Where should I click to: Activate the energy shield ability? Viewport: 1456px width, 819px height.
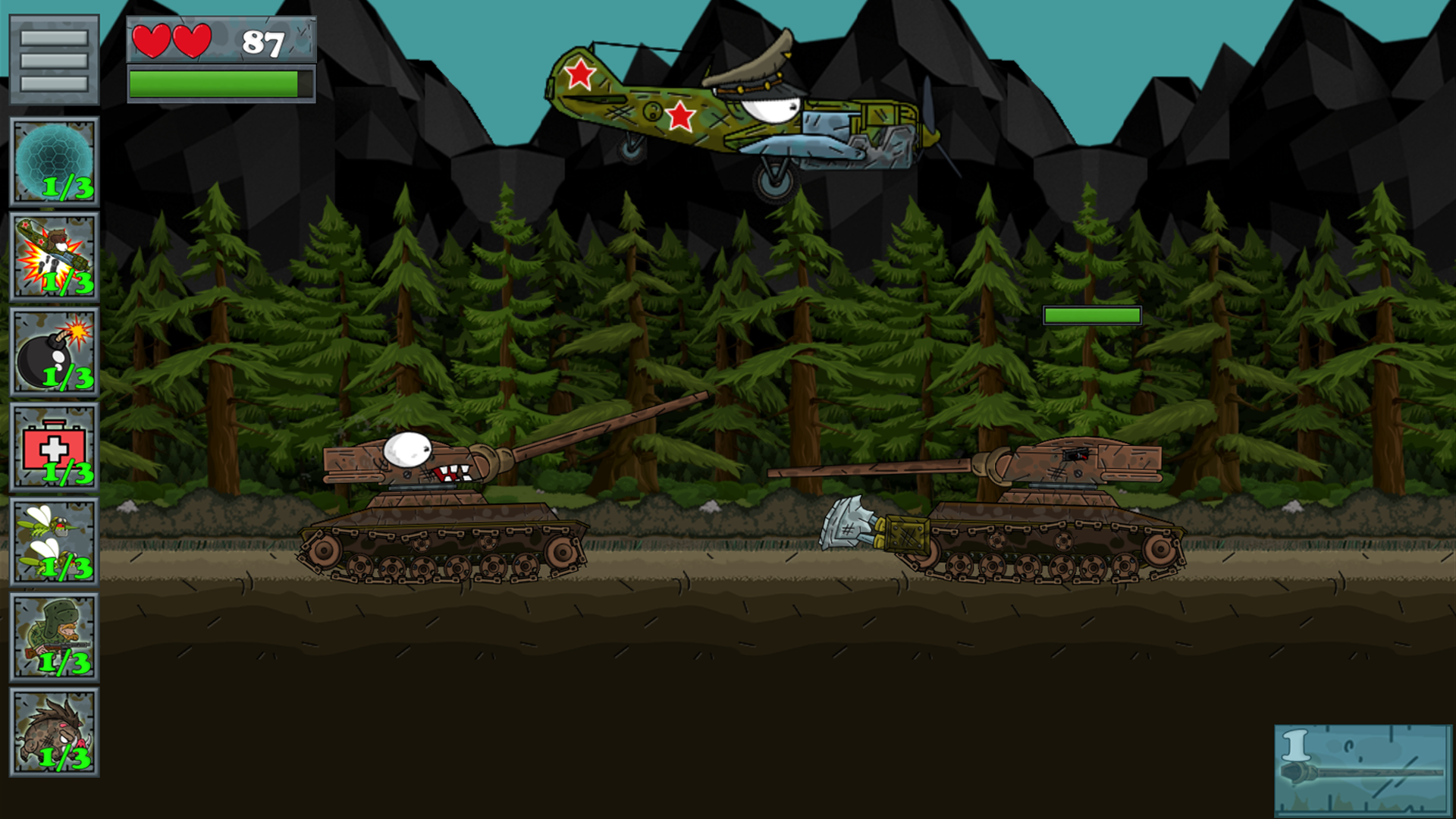click(53, 159)
